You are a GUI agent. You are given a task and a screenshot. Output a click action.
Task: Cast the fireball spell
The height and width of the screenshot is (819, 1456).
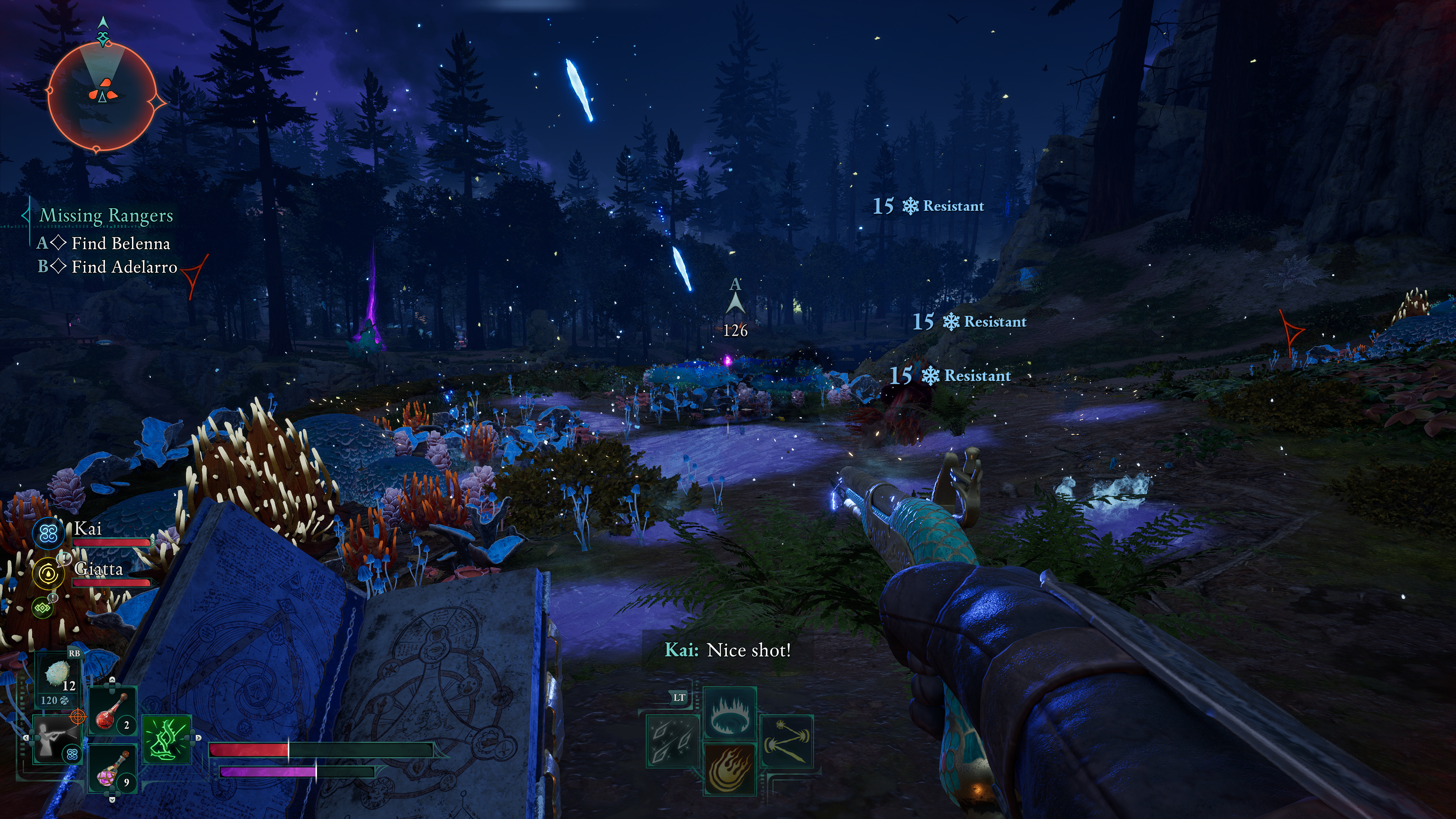729,769
